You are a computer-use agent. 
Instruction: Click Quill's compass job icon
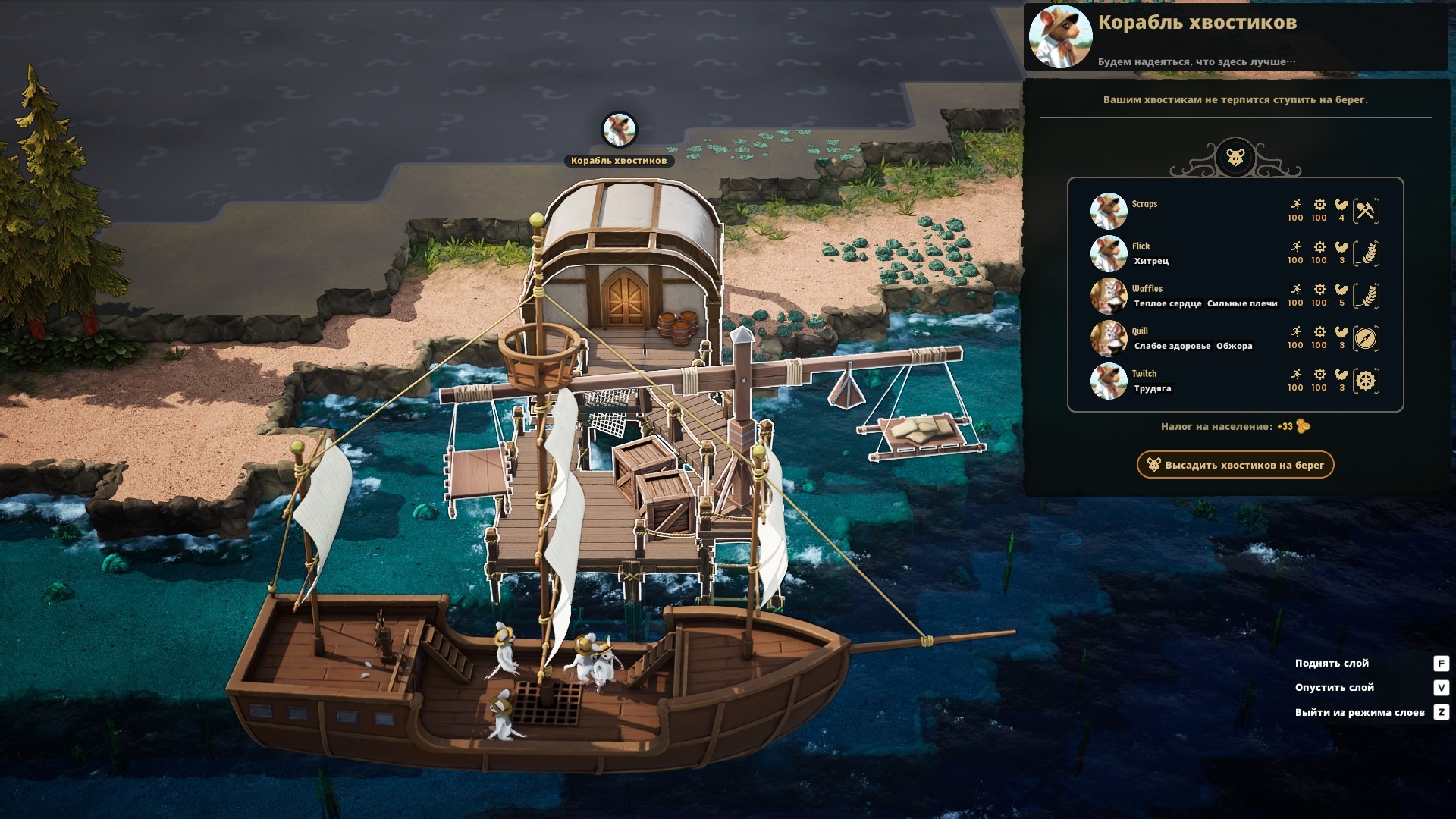click(x=1366, y=338)
